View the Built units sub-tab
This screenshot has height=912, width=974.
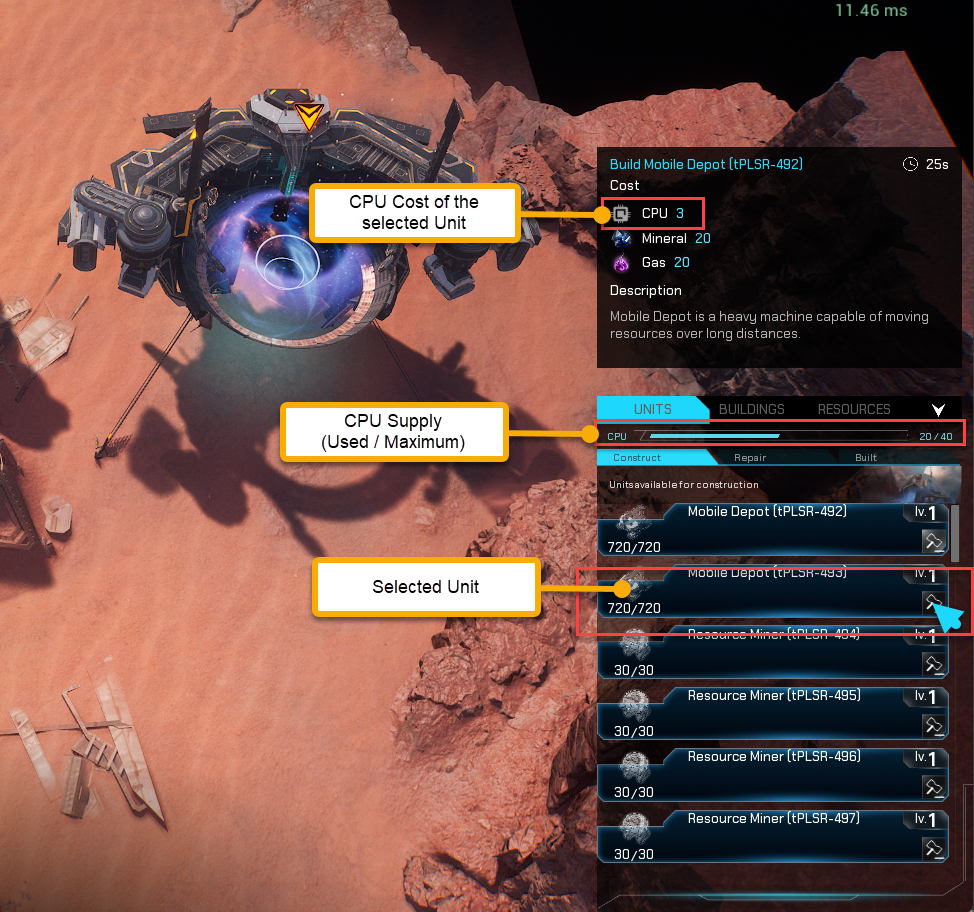[866, 457]
